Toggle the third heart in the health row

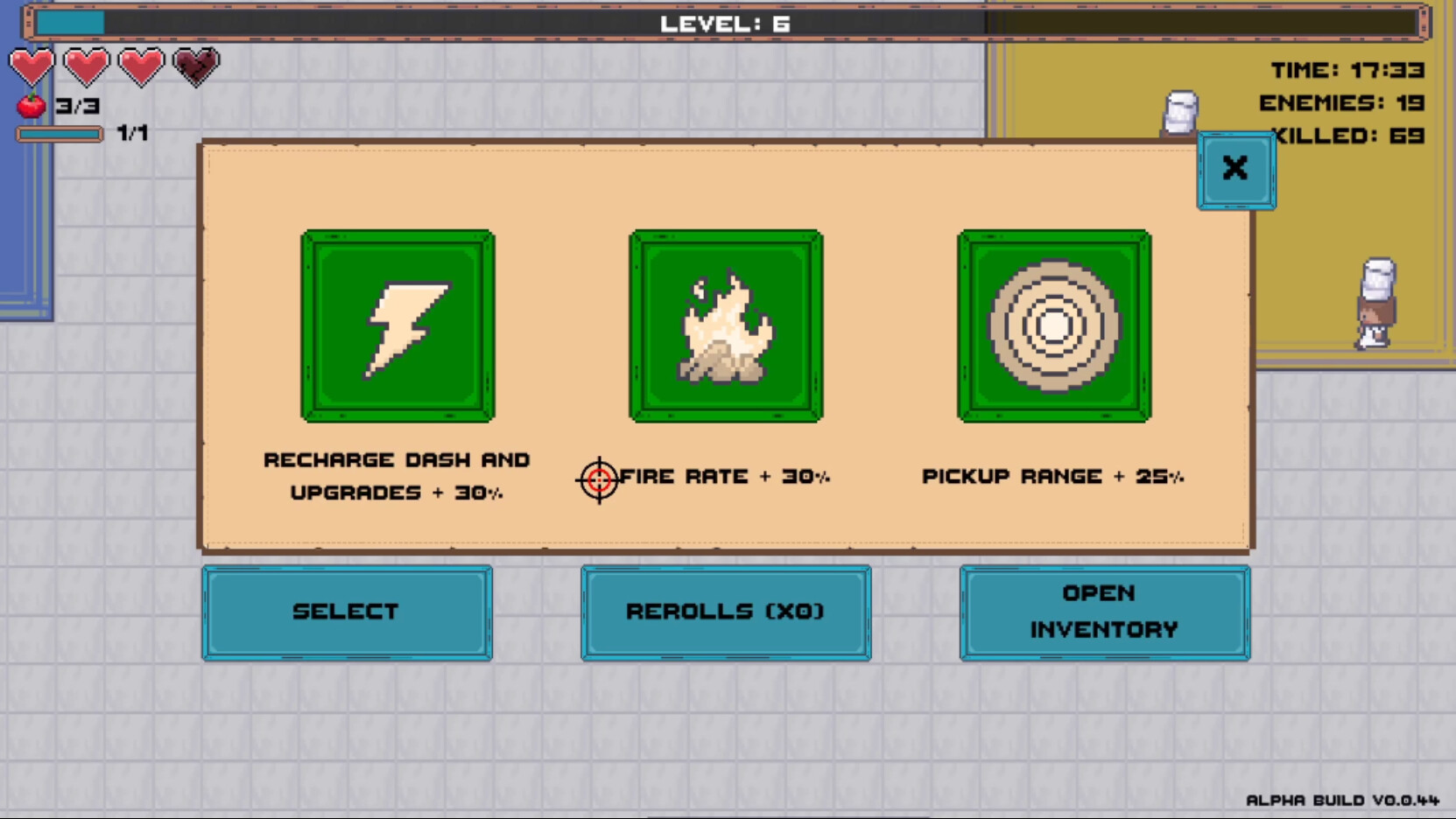point(141,66)
